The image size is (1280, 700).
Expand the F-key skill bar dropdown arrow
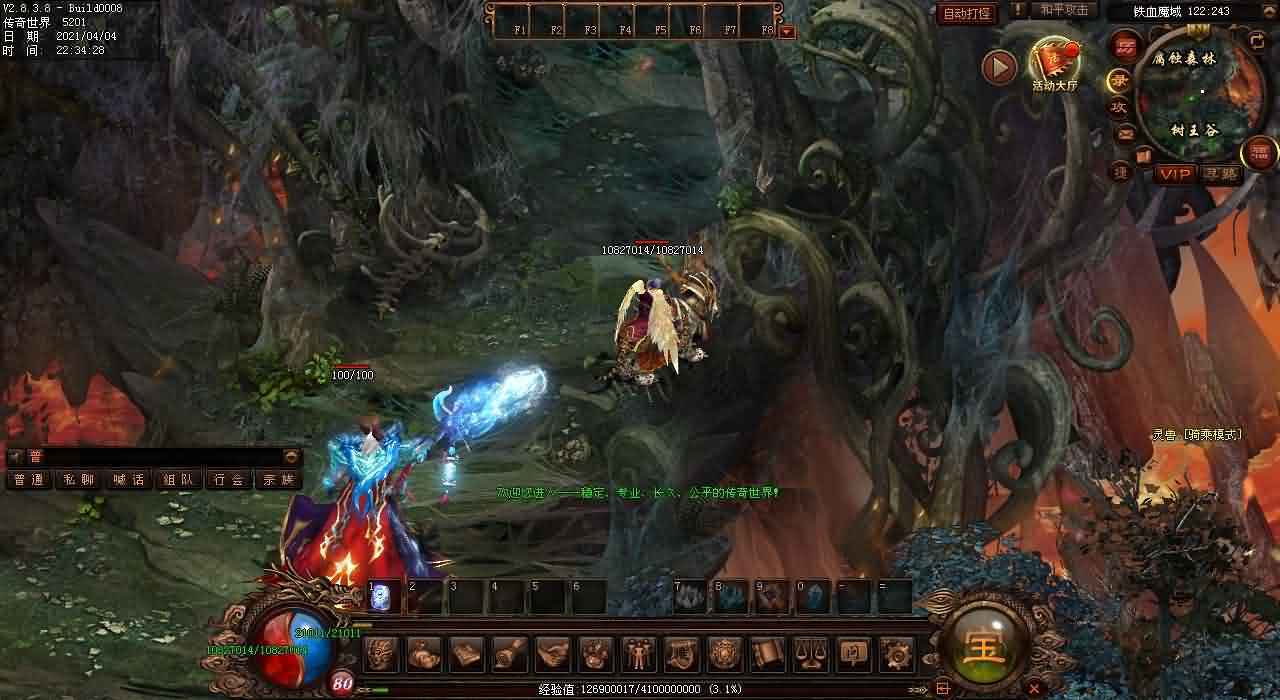787,31
